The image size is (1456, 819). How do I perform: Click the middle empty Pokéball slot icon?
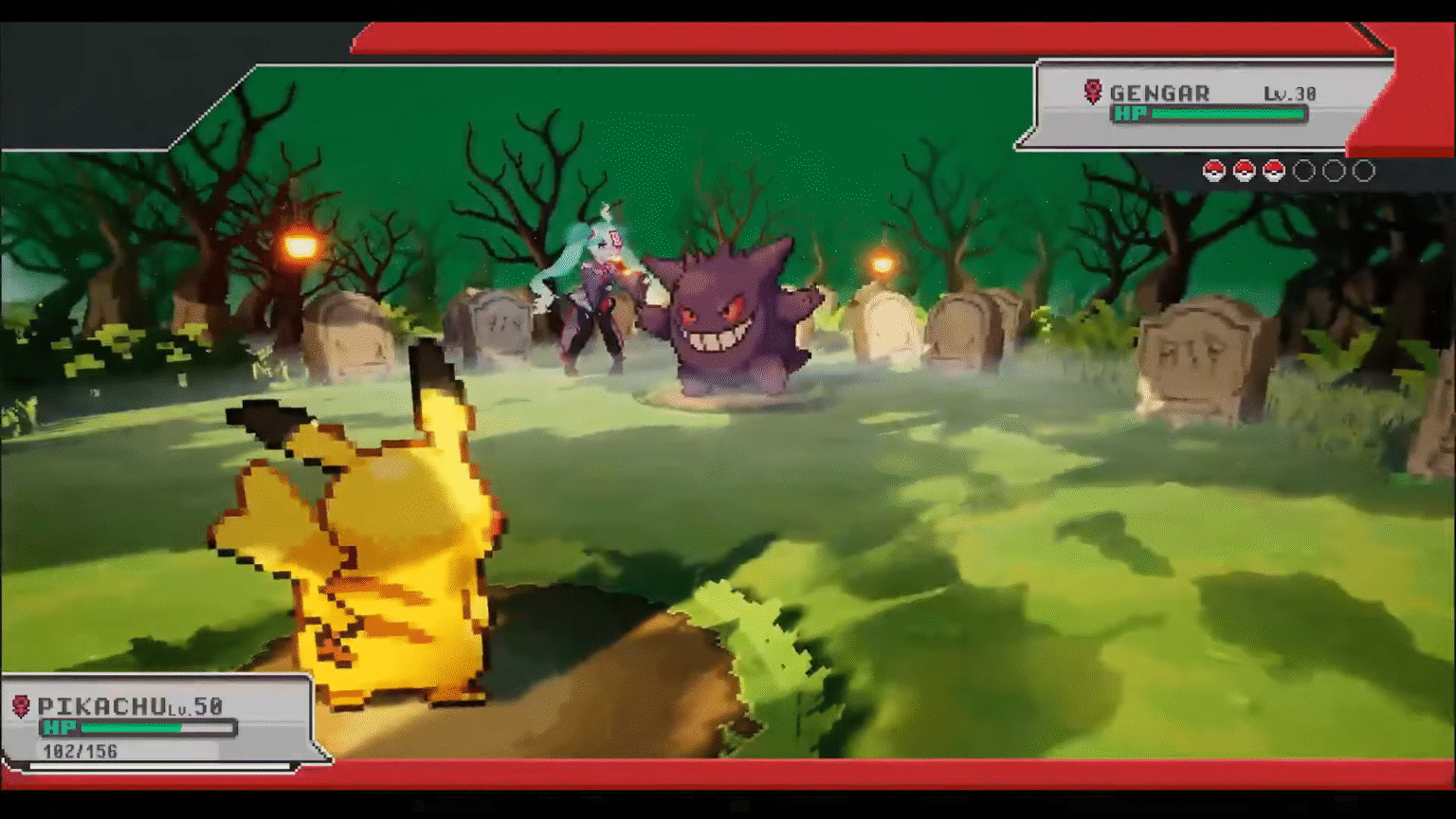(x=1336, y=171)
